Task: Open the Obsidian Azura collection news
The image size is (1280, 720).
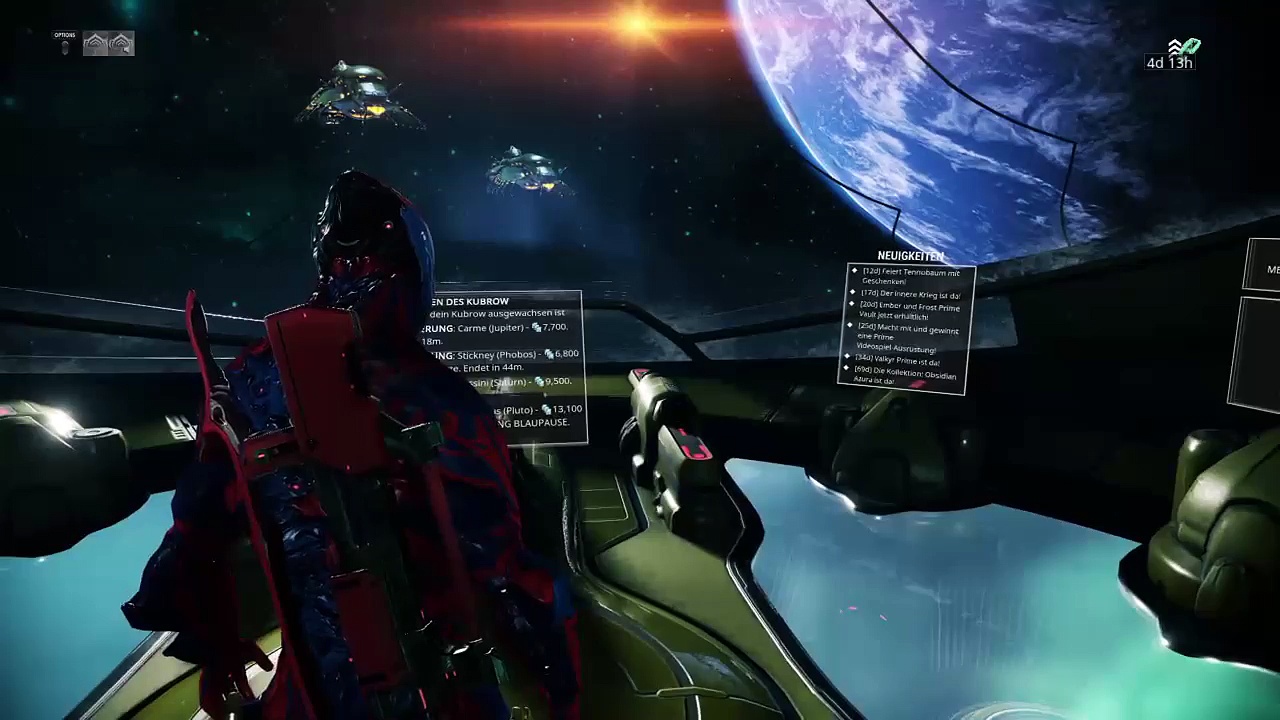Action: (x=905, y=375)
